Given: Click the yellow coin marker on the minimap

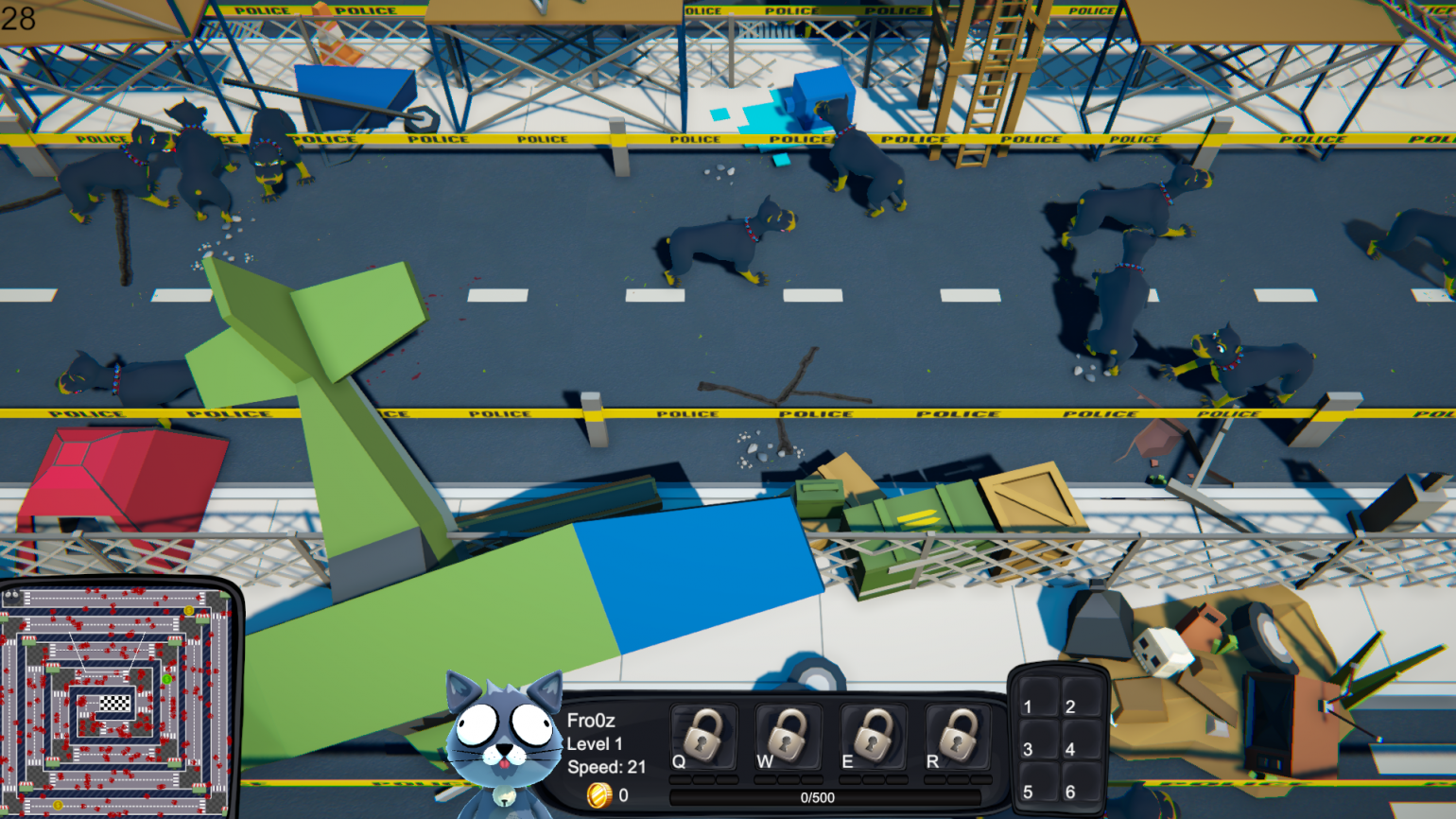Looking at the screenshot, I should [x=189, y=610].
